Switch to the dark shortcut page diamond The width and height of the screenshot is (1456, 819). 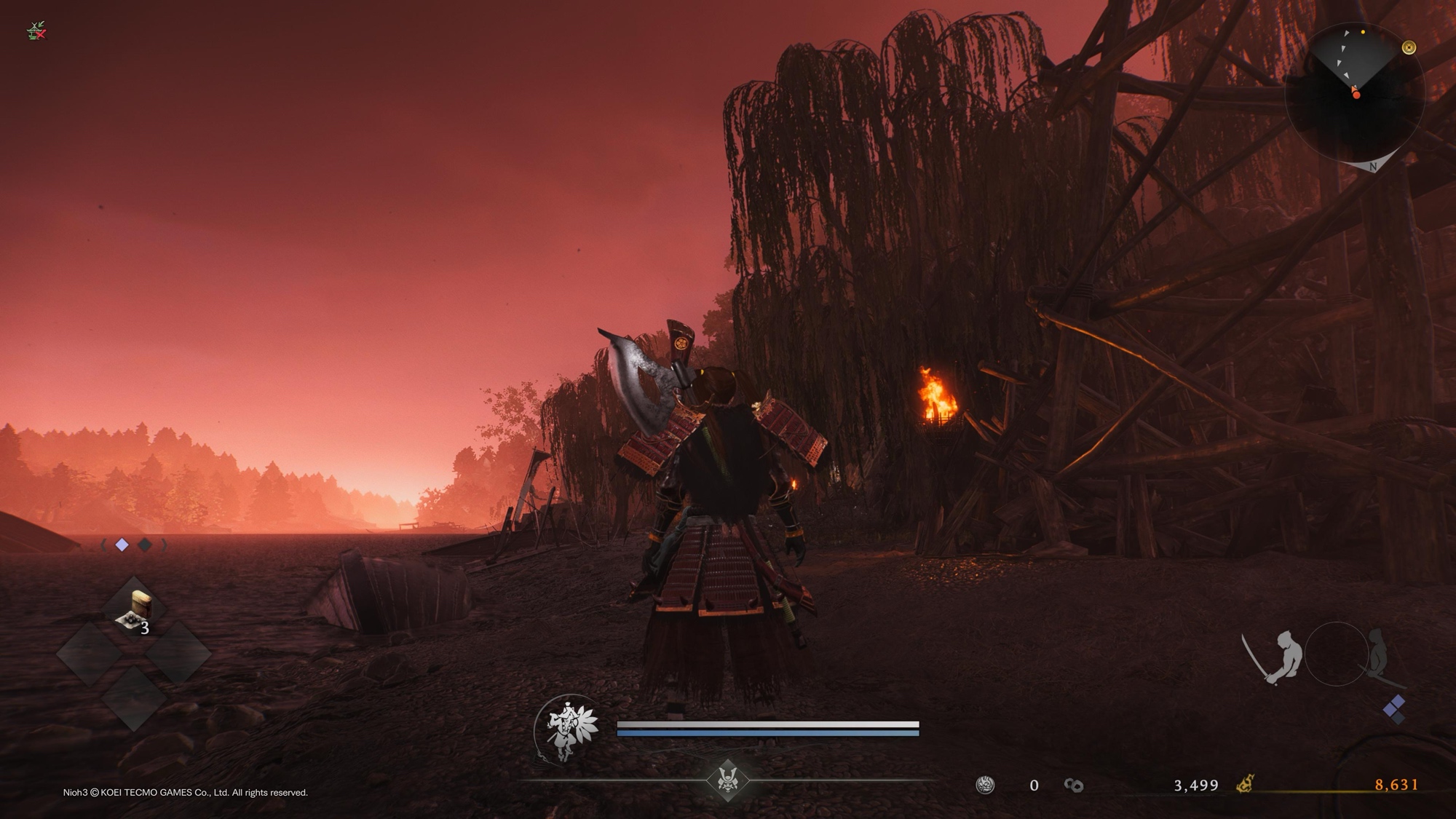[145, 545]
